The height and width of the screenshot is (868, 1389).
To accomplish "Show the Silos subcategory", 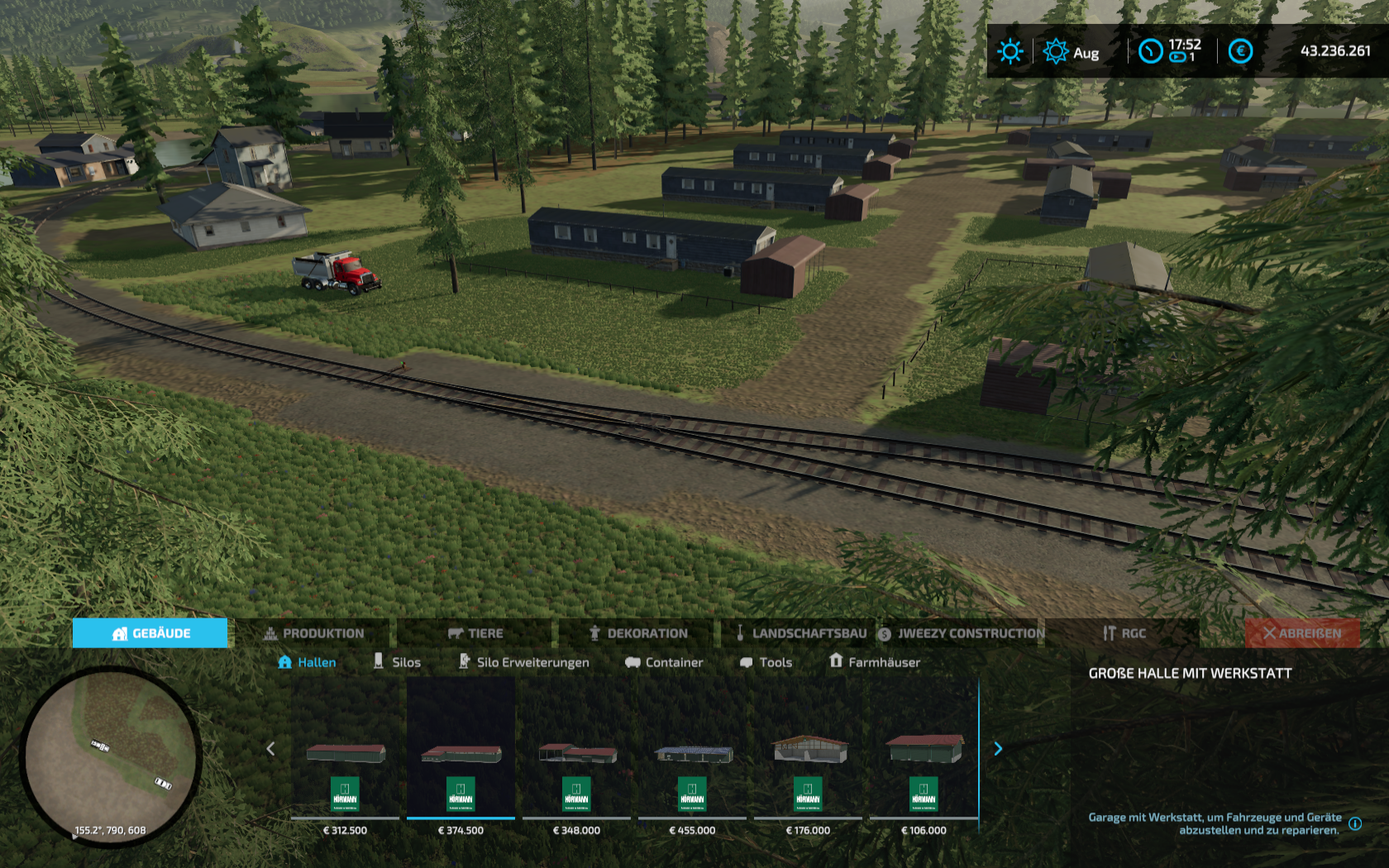I will (397, 662).
